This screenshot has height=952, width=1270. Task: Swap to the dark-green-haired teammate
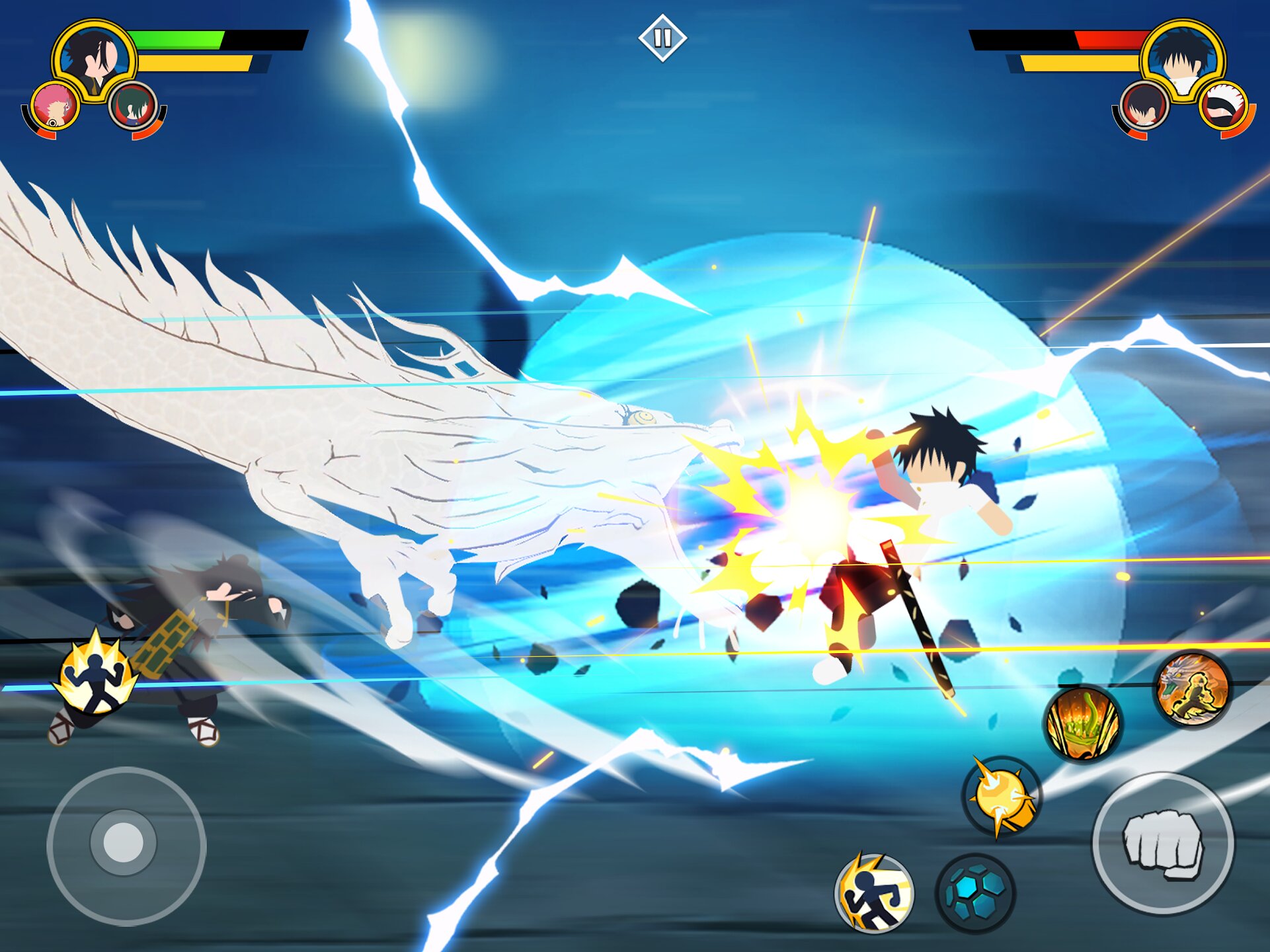coord(134,106)
